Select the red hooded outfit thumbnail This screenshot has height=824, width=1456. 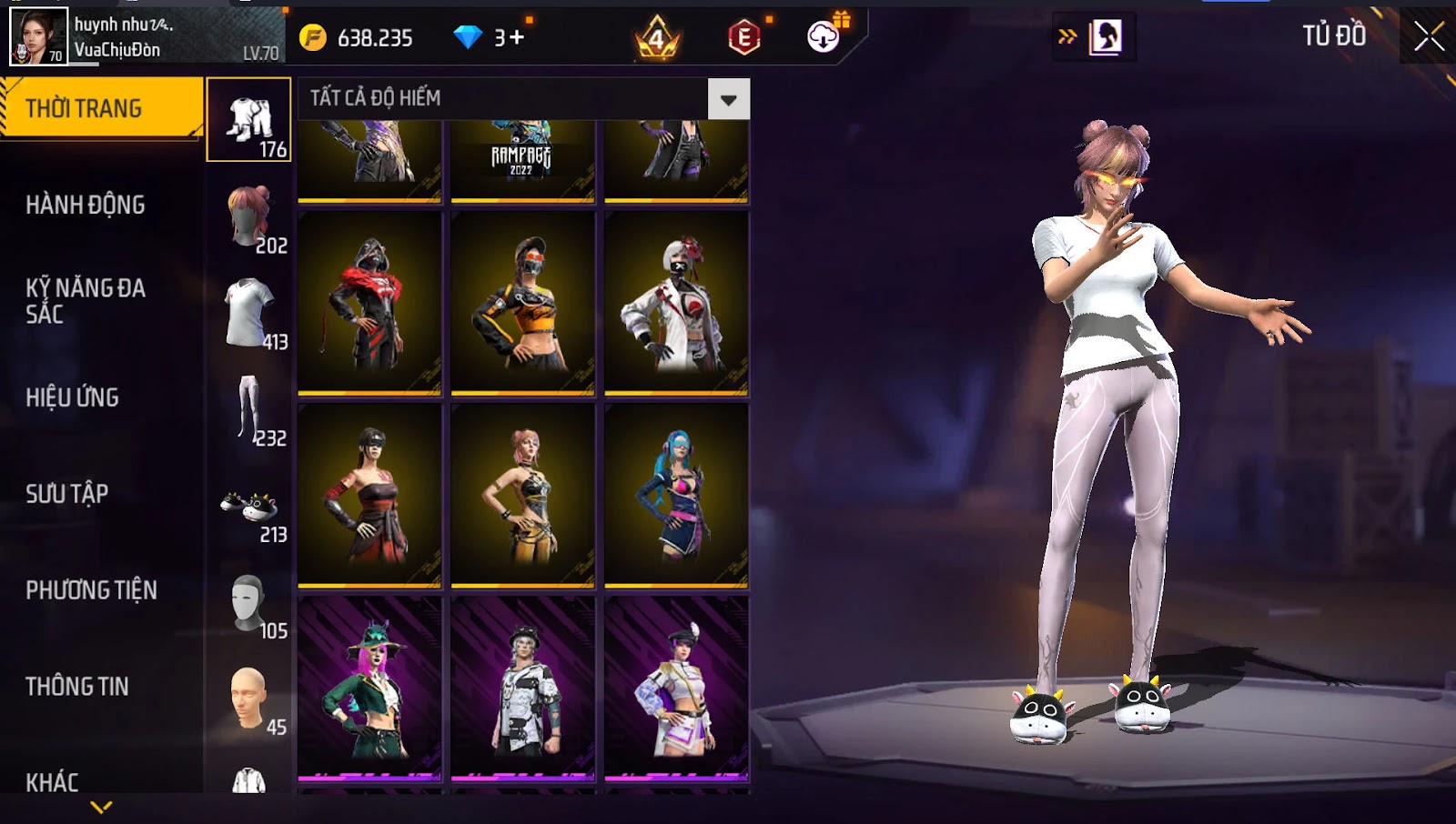pos(369,303)
